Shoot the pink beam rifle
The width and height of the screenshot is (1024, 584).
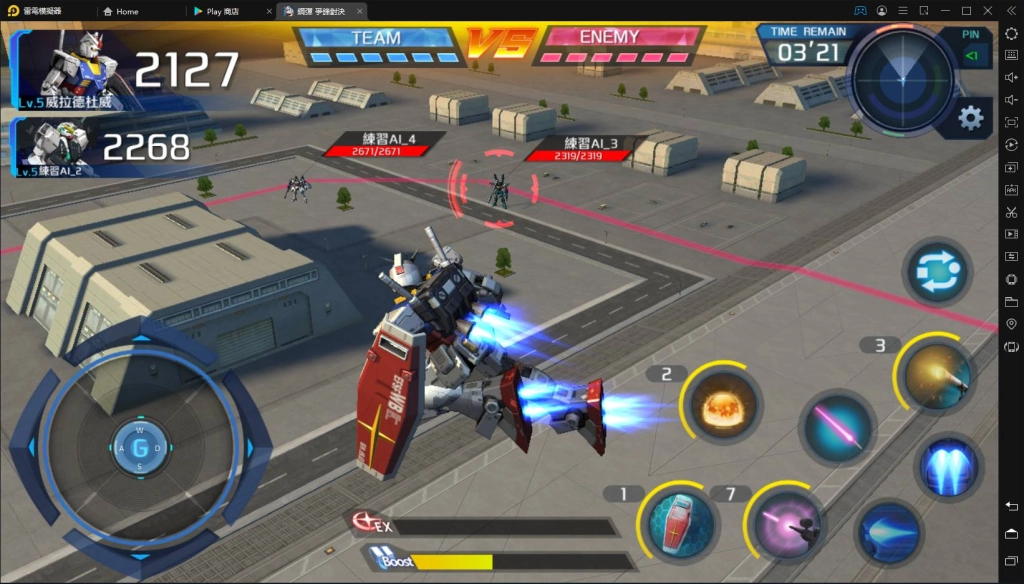[x=788, y=519]
